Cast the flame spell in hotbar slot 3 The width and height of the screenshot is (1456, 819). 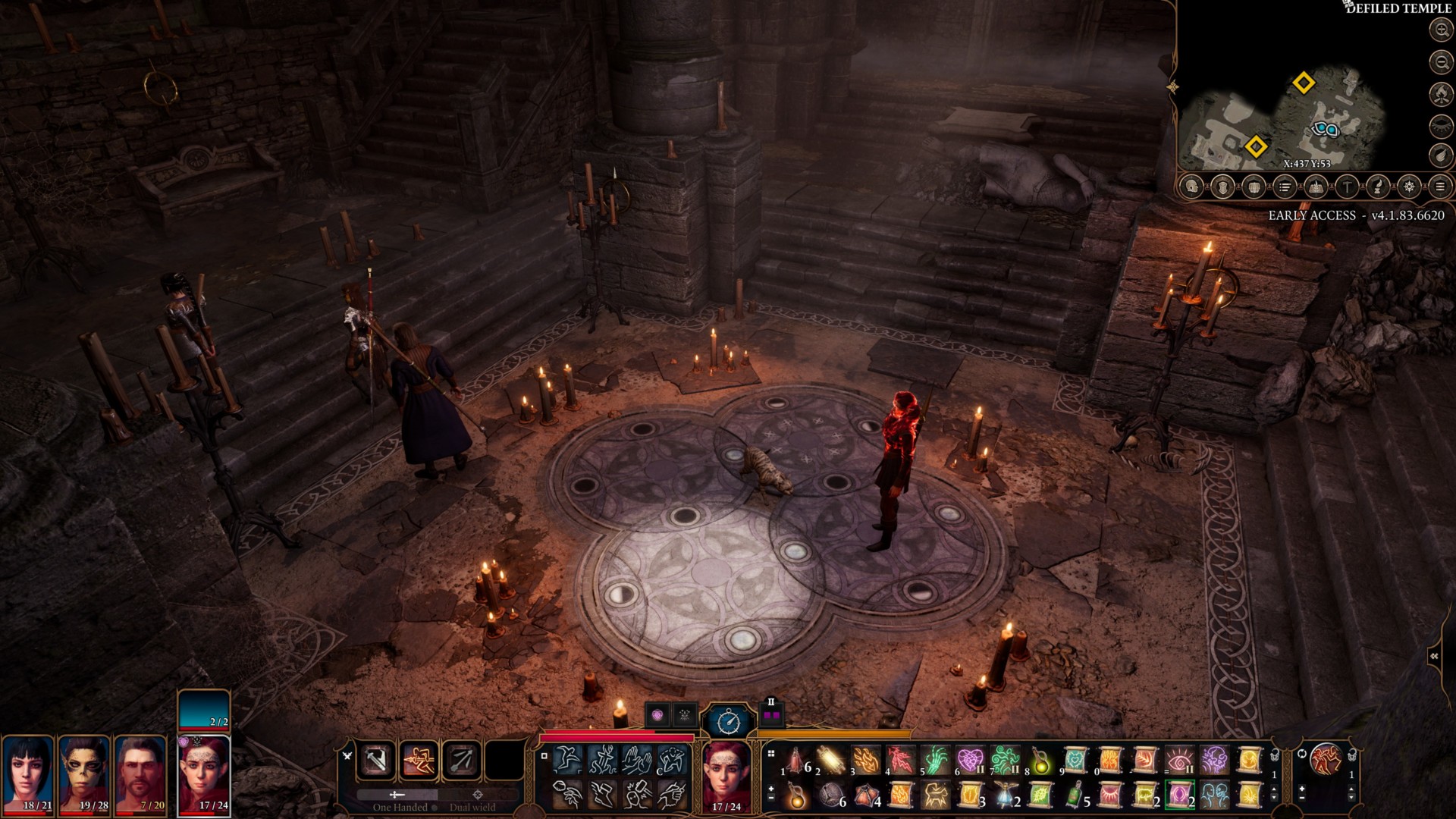click(x=866, y=759)
